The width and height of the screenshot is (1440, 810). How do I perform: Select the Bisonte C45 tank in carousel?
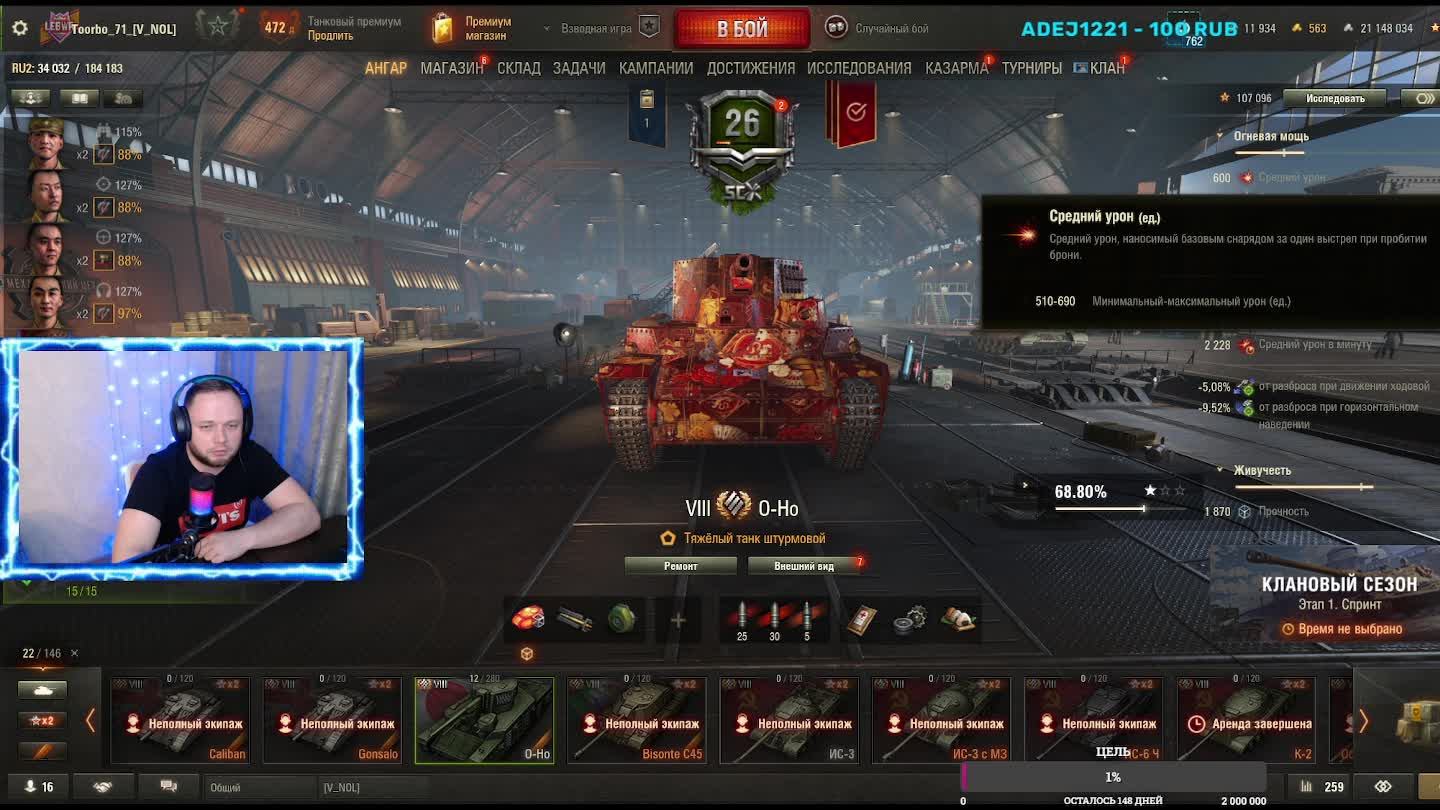636,720
